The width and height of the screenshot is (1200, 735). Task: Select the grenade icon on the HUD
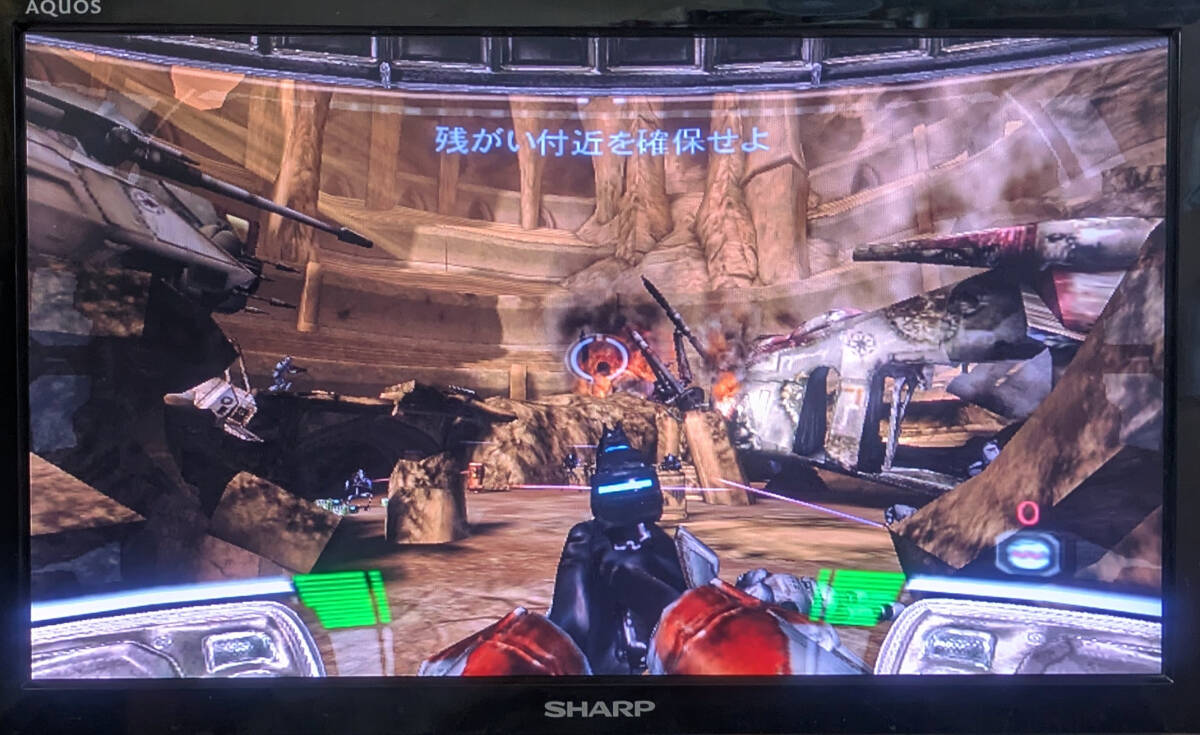click(1029, 552)
